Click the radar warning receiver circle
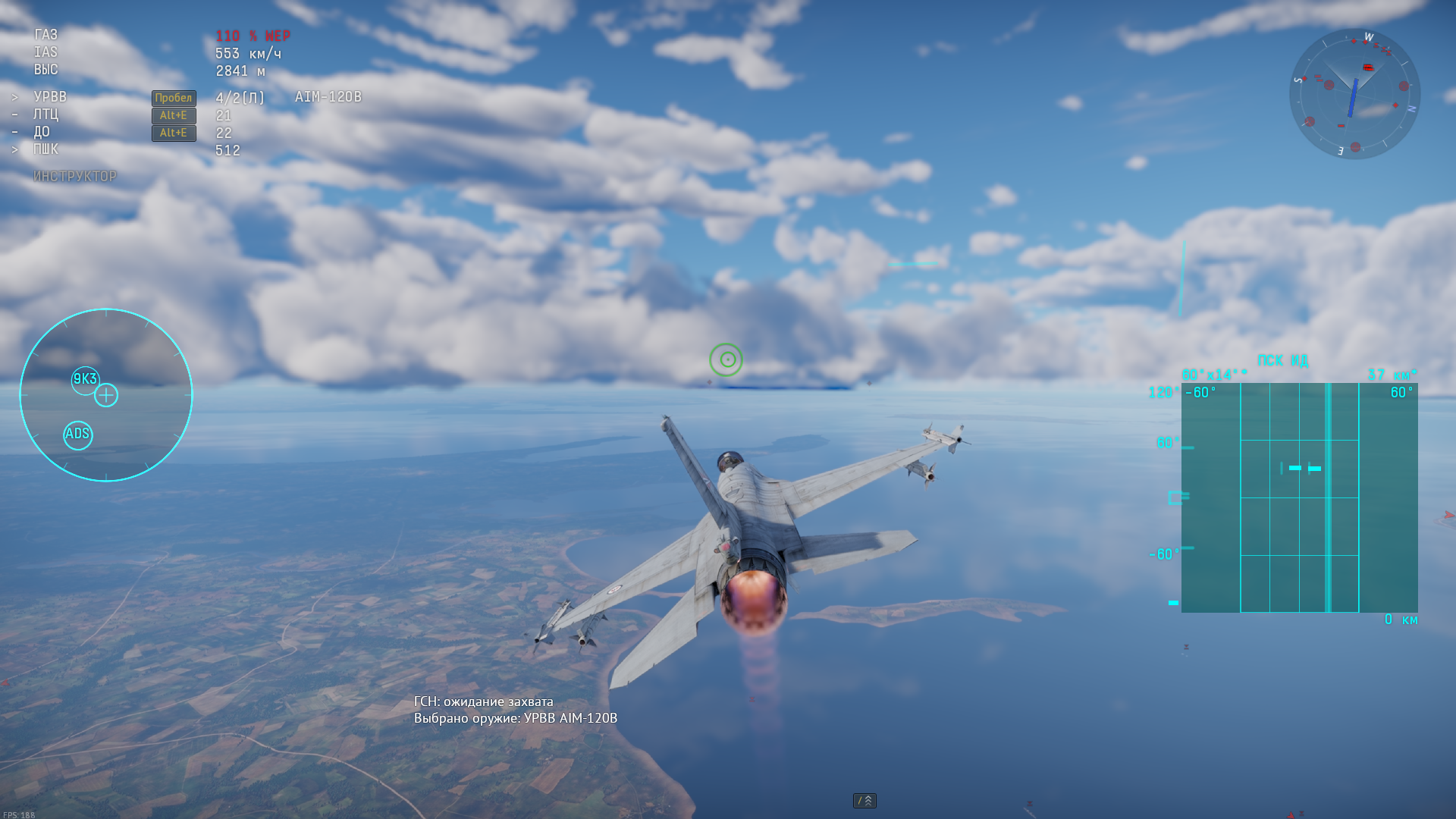Viewport: 1456px width, 819px height. click(x=106, y=395)
